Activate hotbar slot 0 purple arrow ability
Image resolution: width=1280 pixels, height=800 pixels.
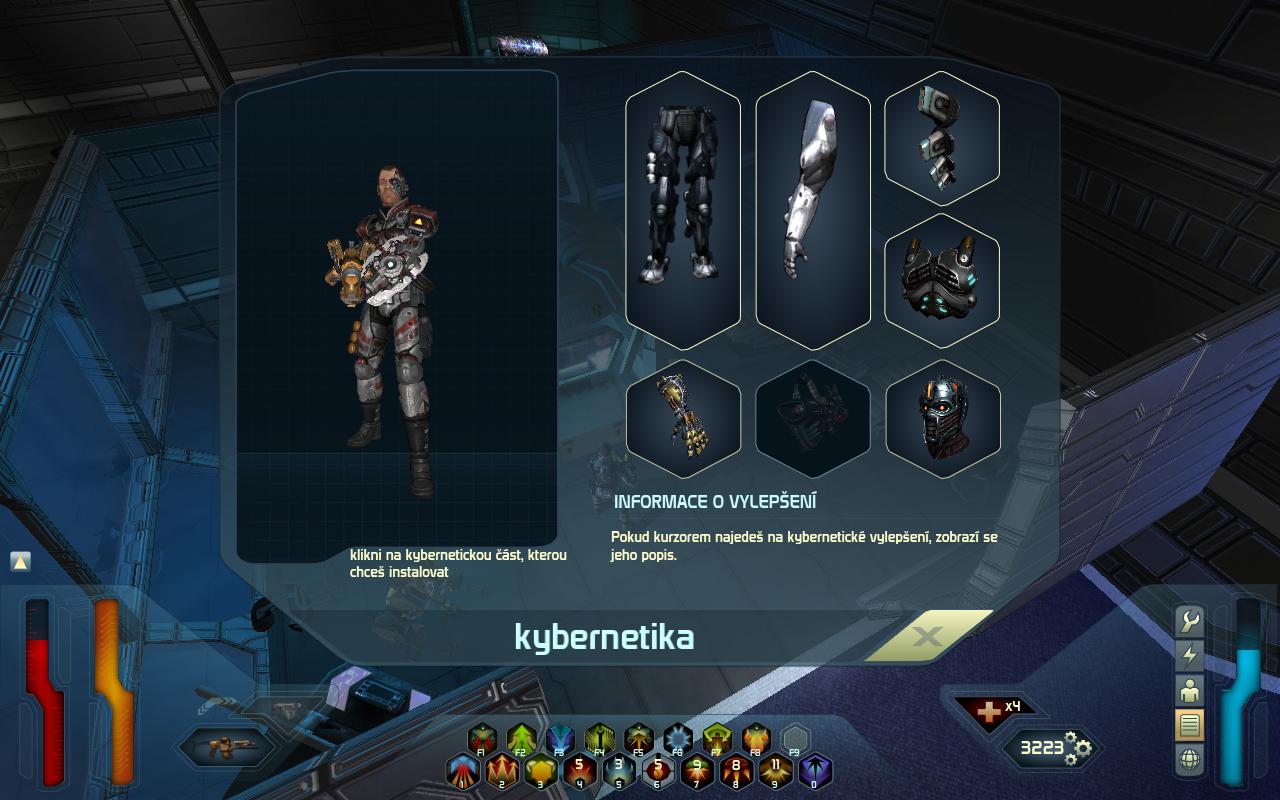point(815,771)
